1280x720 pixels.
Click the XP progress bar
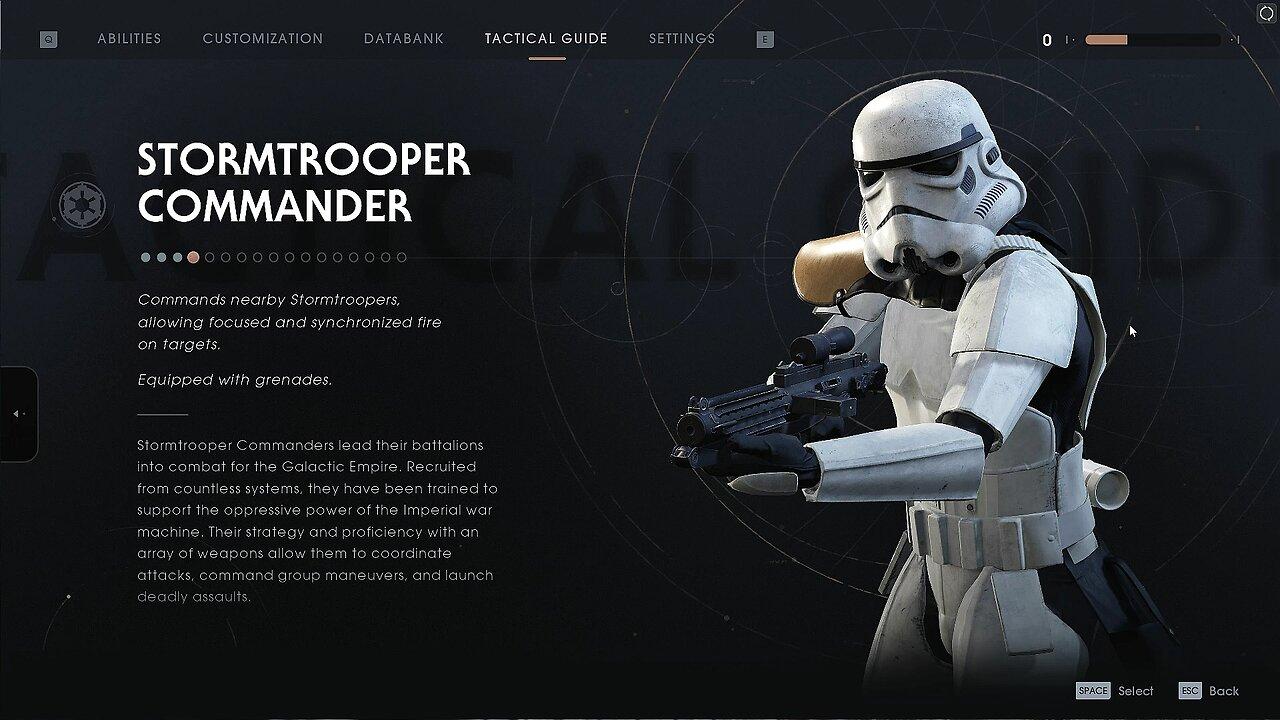coord(1150,41)
